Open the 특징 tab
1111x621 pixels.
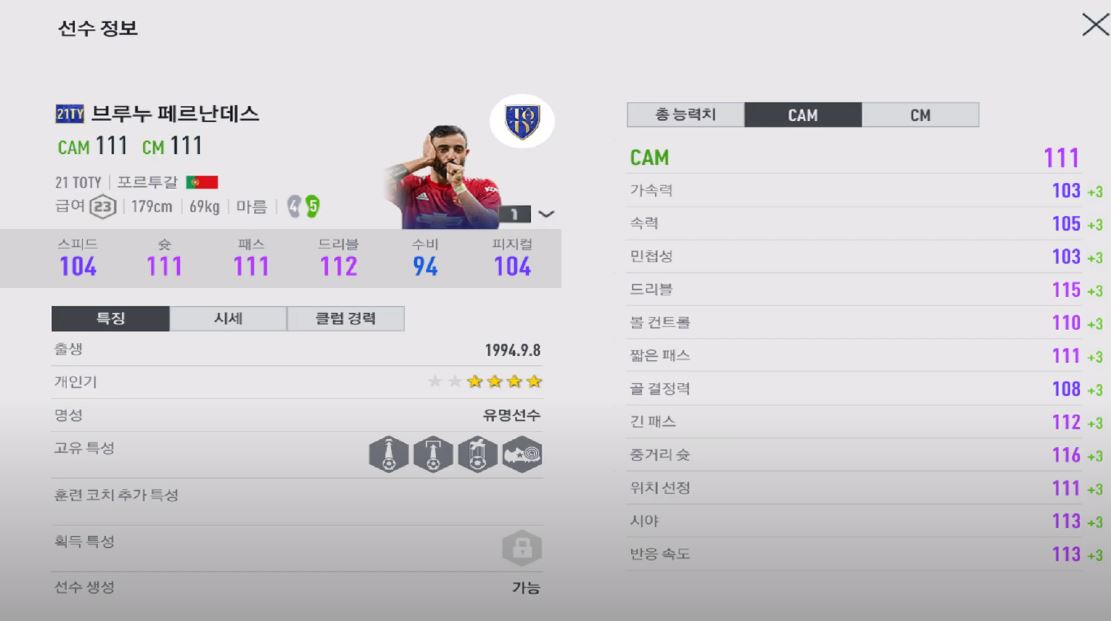[x=110, y=319]
